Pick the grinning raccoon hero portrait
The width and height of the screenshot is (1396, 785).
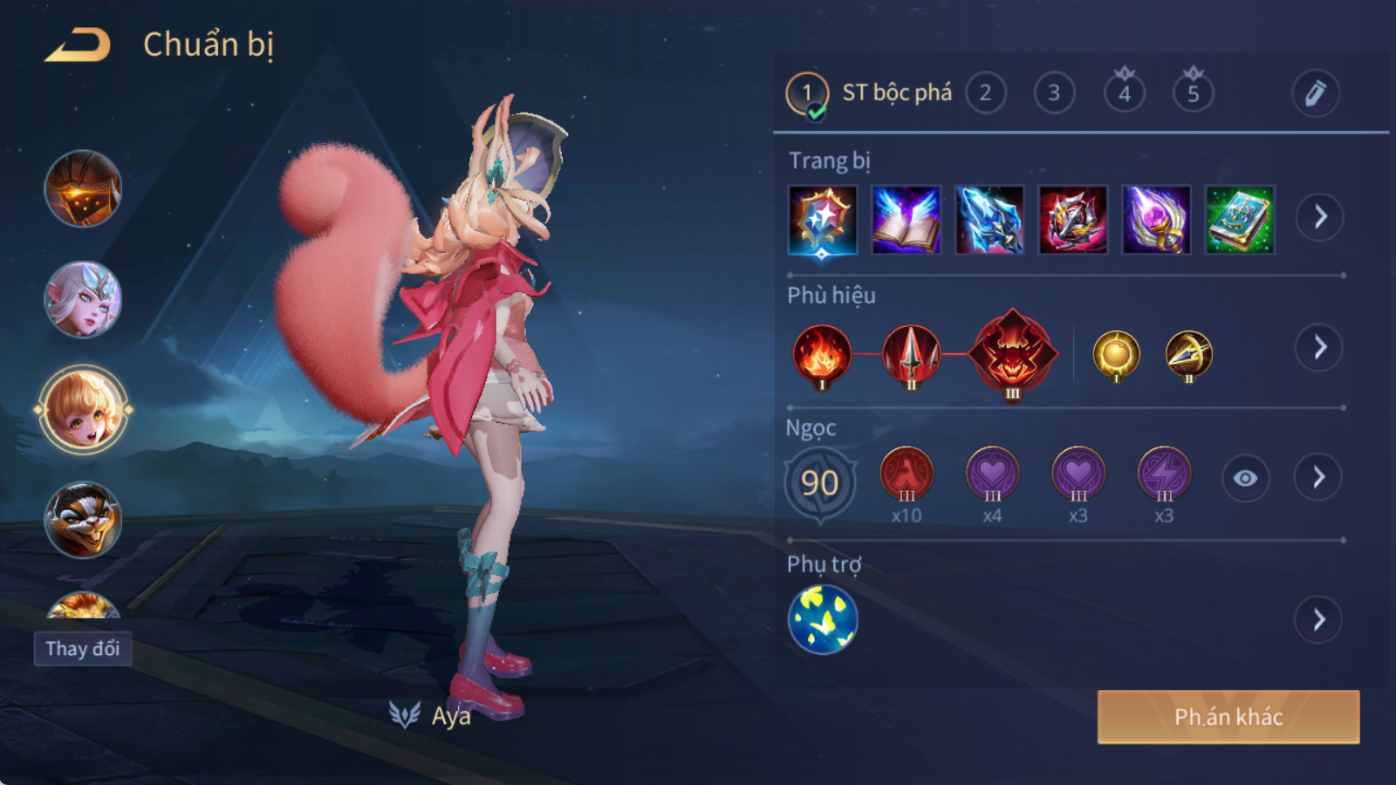coord(83,520)
